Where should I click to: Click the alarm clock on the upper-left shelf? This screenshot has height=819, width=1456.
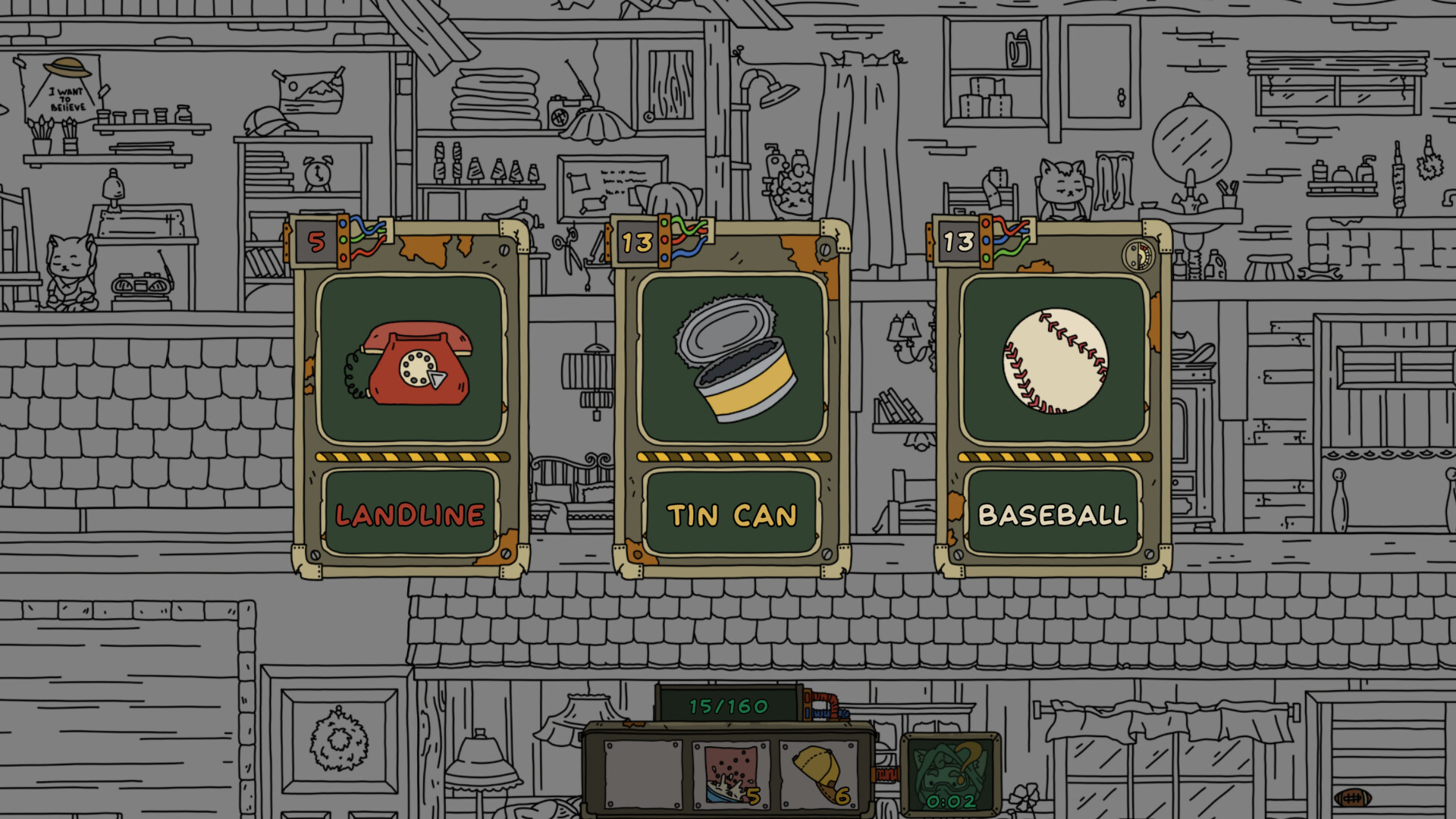point(317,175)
